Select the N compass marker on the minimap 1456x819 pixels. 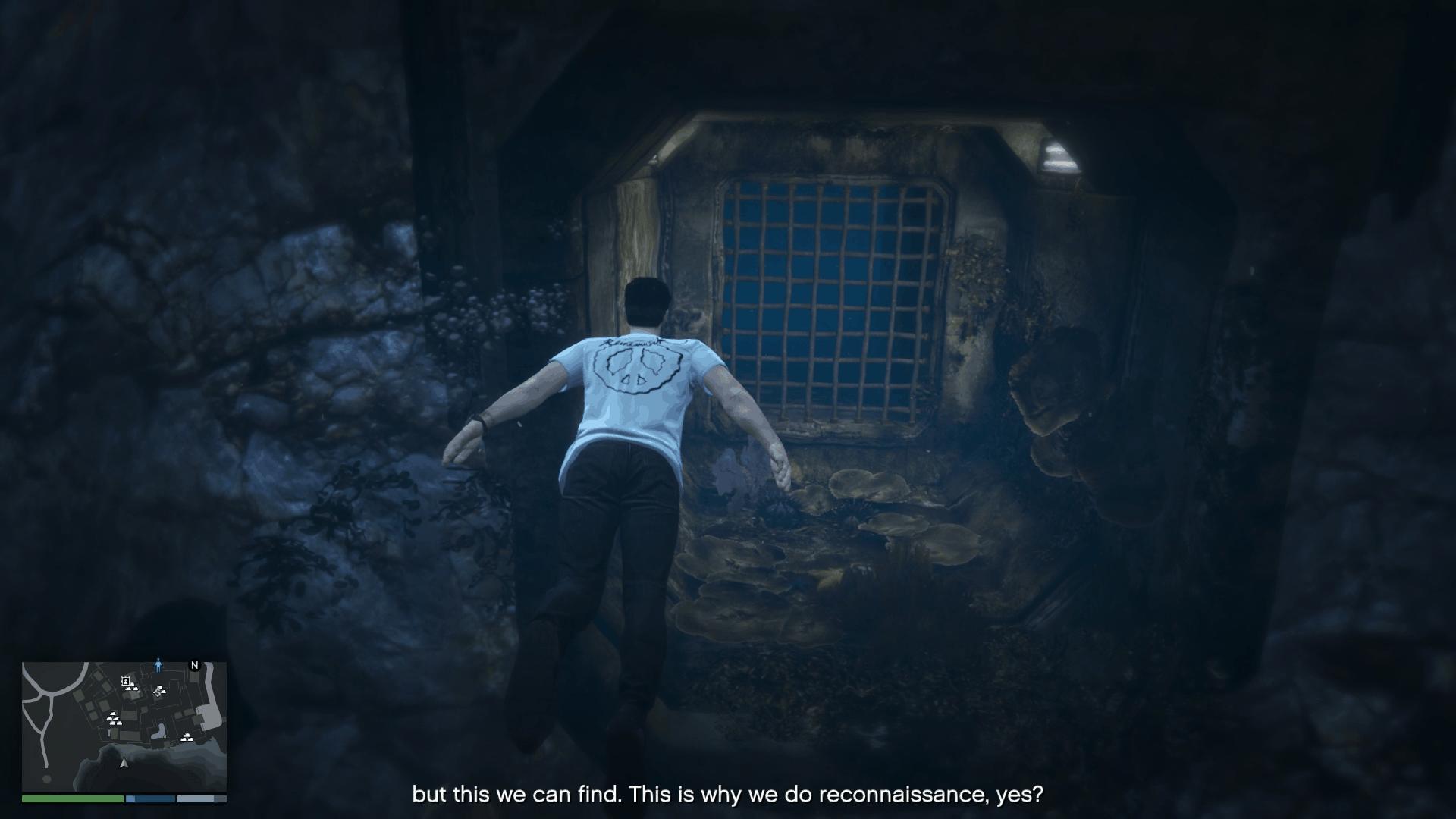coord(194,665)
